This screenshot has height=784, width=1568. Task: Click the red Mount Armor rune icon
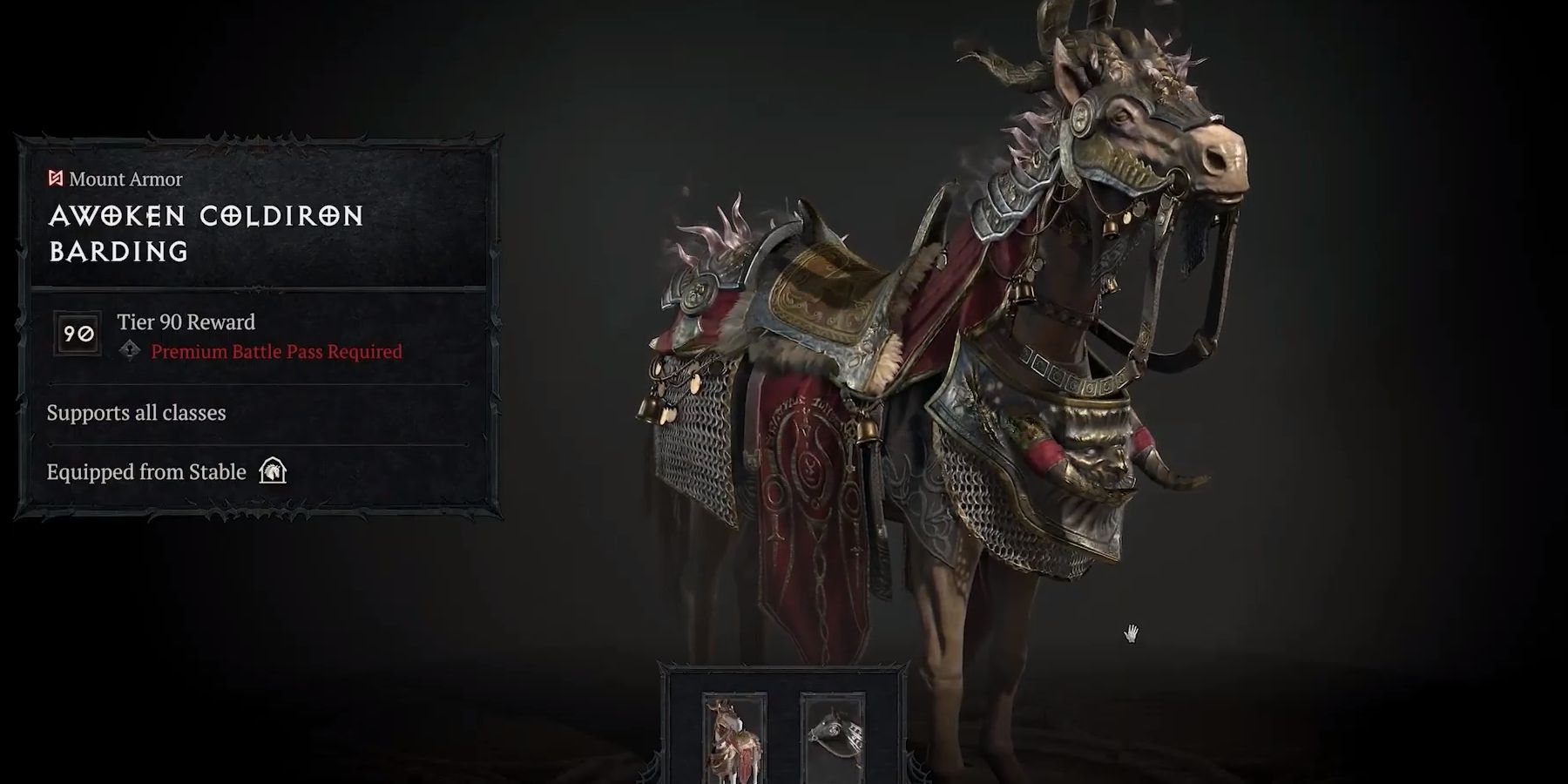point(54,179)
